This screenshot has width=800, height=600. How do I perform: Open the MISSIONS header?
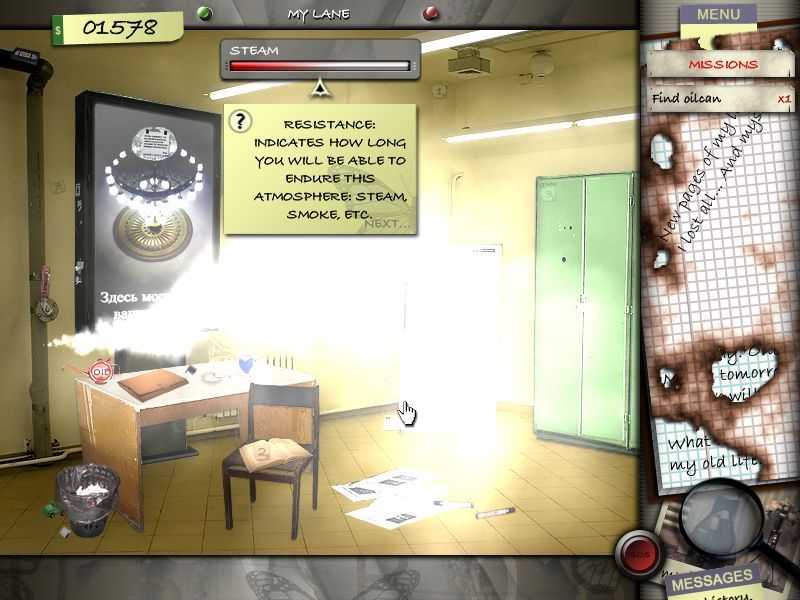(720, 64)
